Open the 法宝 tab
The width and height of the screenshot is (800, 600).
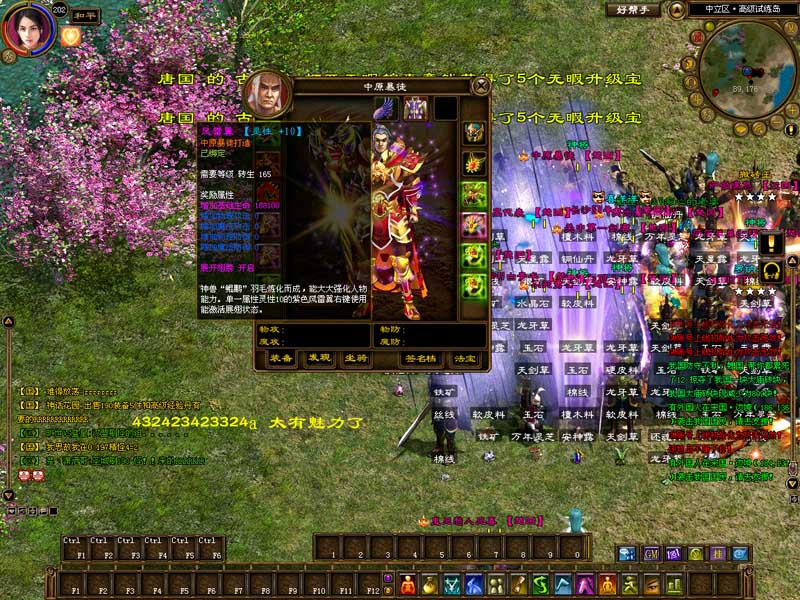click(464, 357)
